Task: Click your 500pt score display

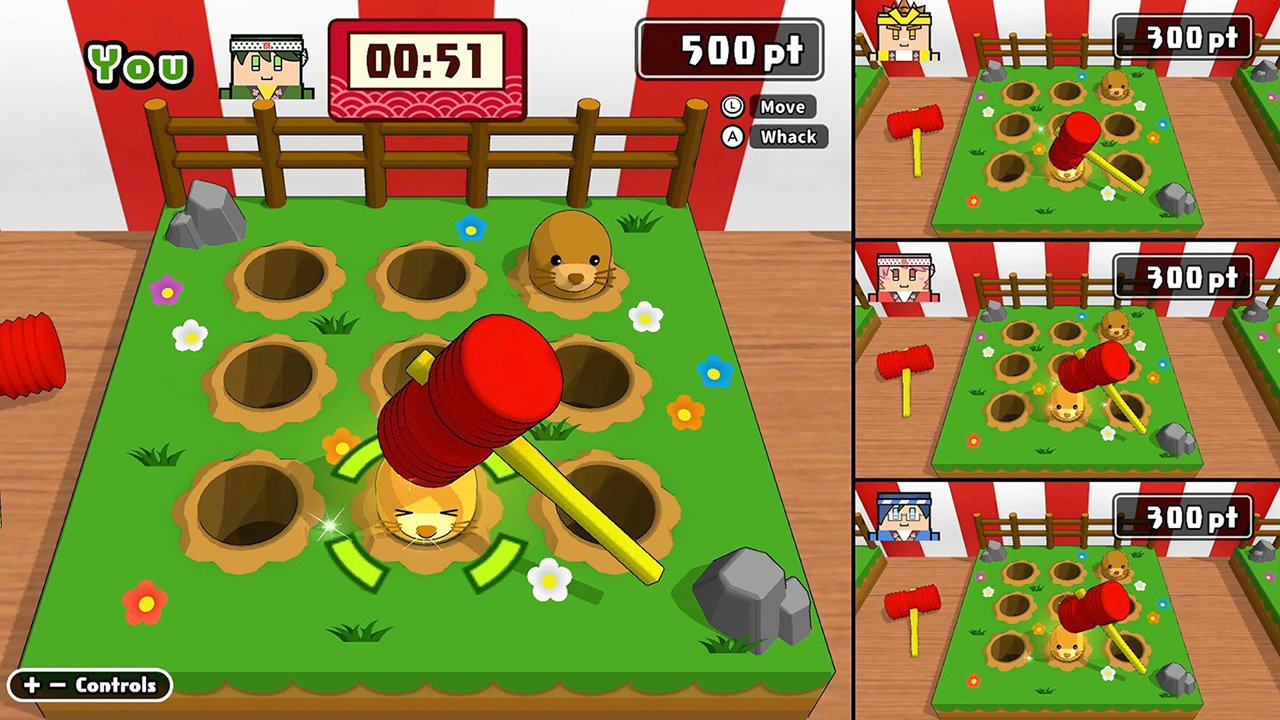Action: (x=729, y=47)
